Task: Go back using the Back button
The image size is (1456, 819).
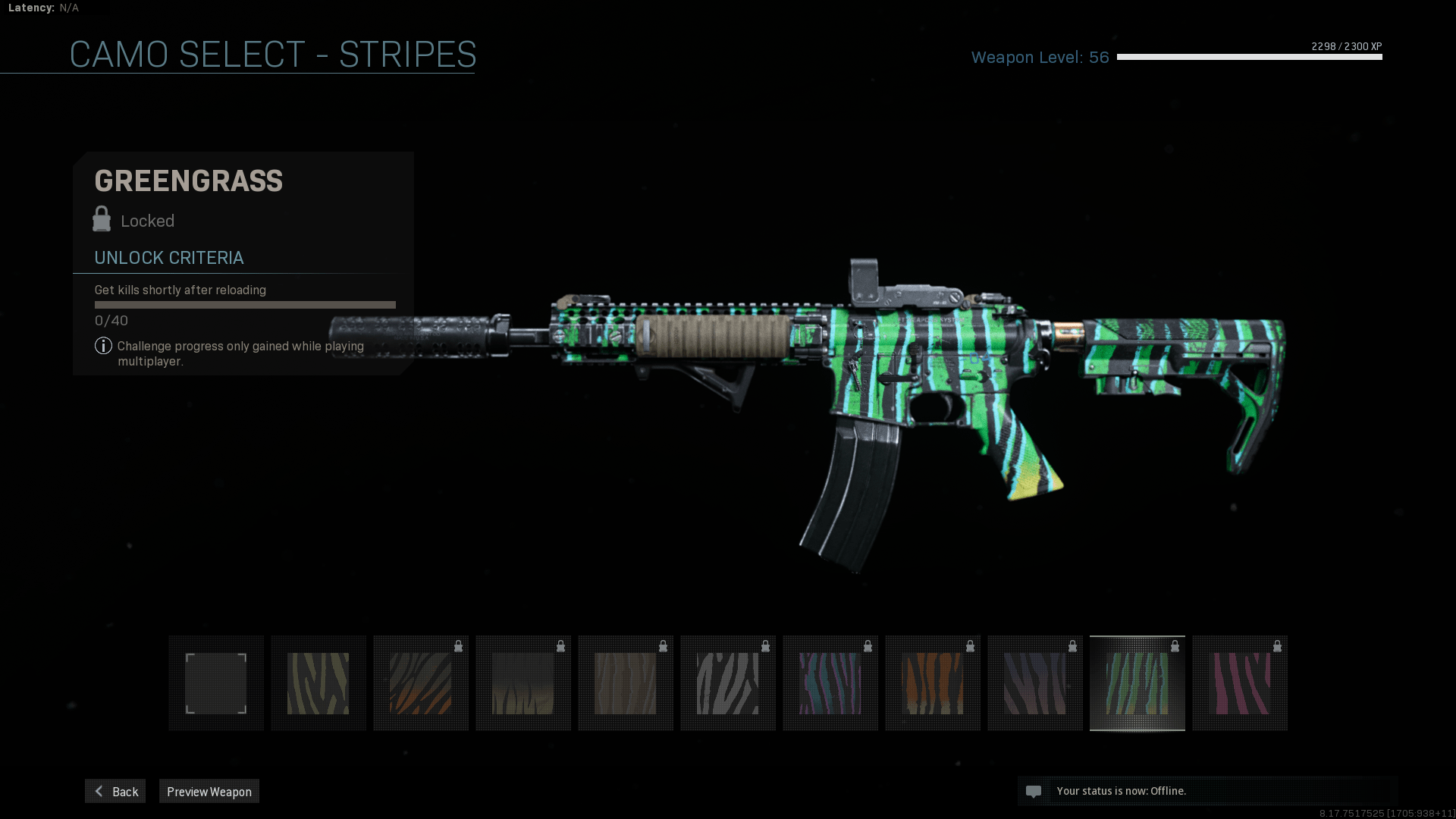Action: [x=115, y=791]
